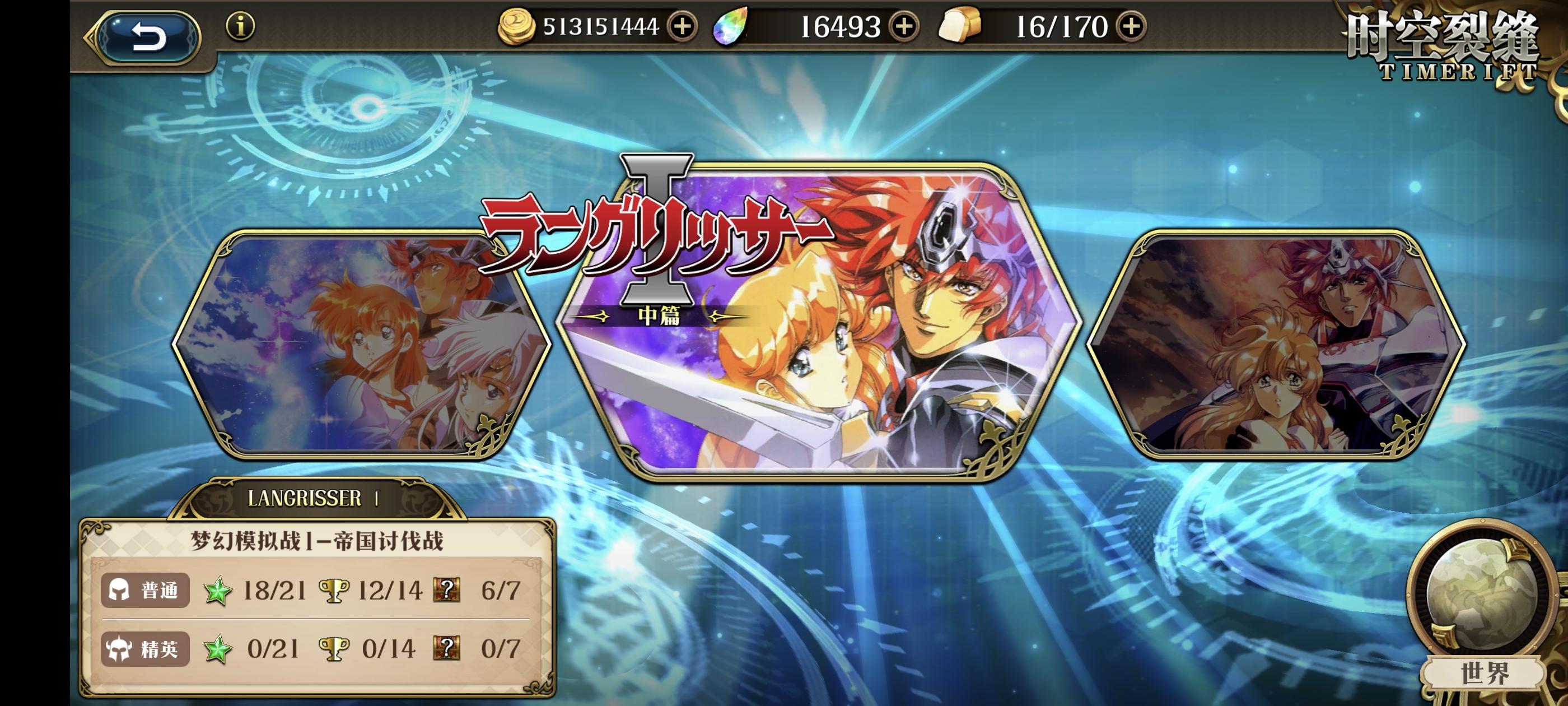Add crystals via the plus next to 16493

coord(904,26)
